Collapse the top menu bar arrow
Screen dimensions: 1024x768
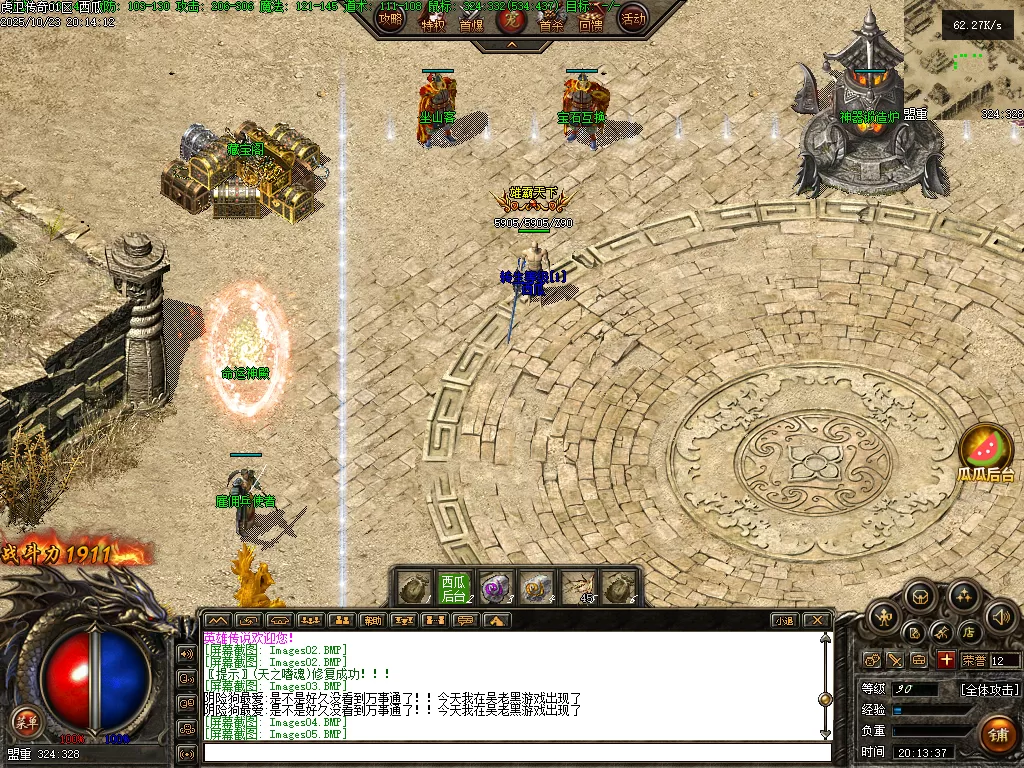point(511,45)
